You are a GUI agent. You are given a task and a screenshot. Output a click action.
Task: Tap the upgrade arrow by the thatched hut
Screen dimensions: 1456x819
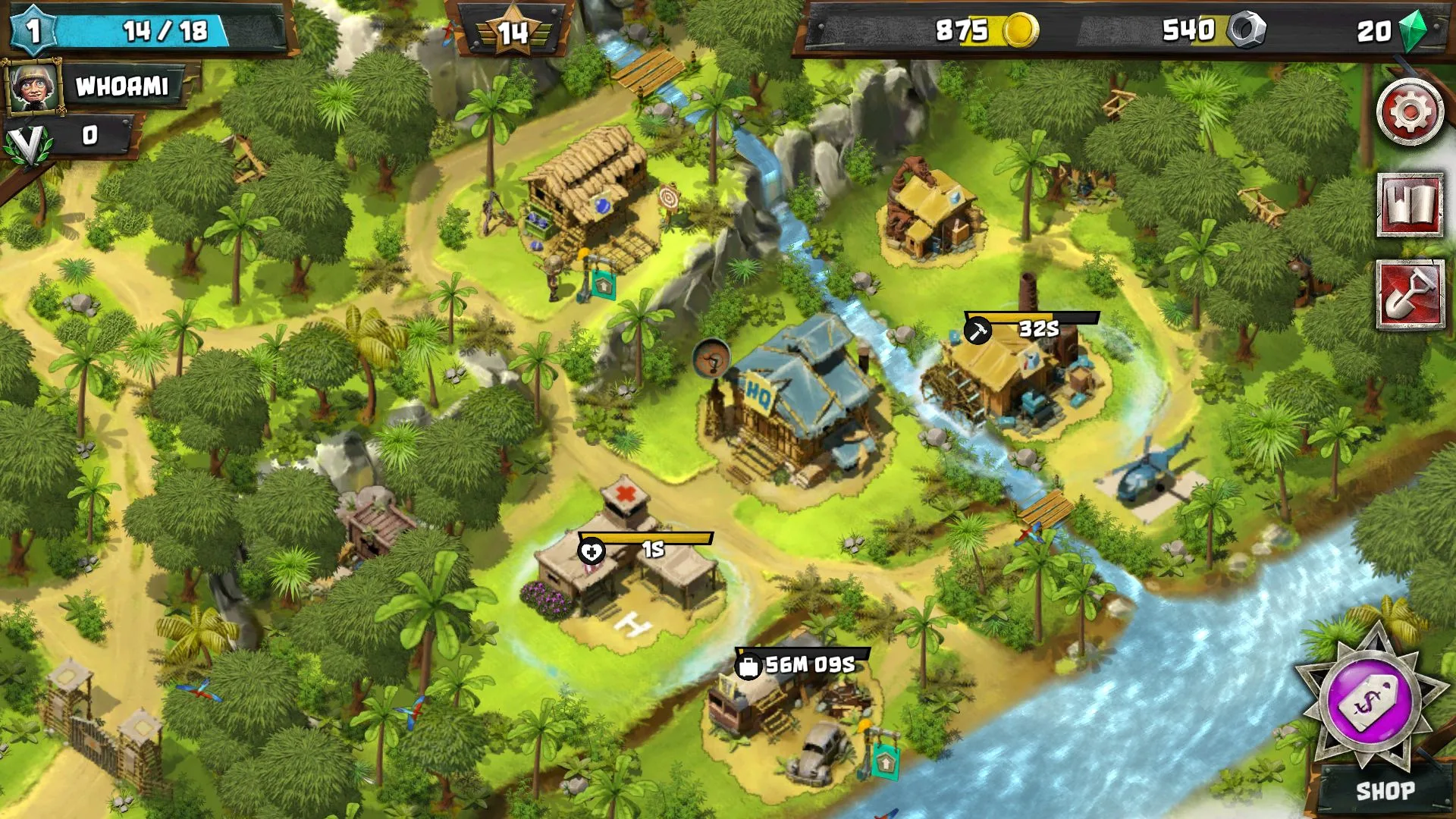tap(603, 286)
